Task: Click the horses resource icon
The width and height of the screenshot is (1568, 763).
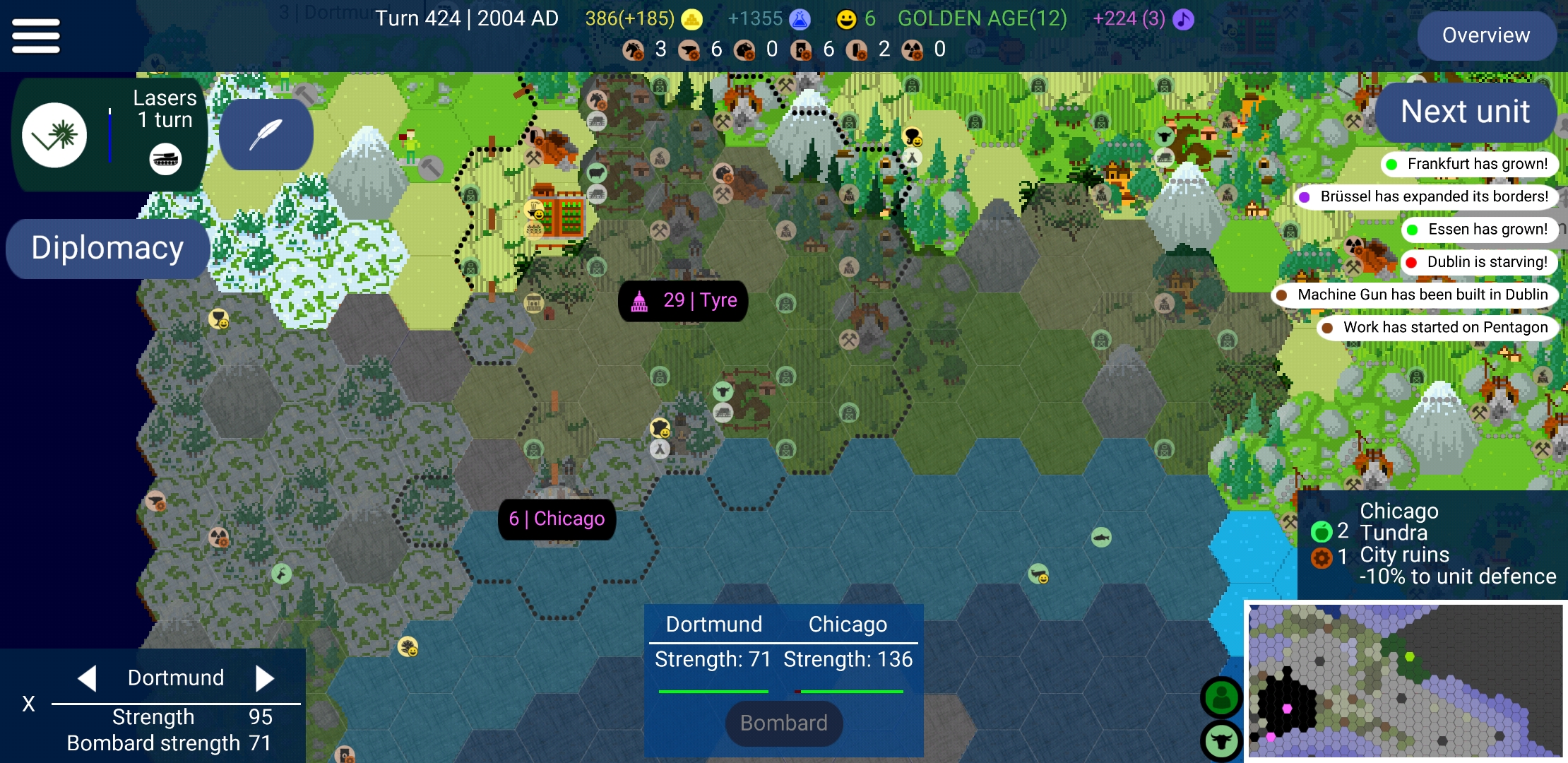Action: click(x=634, y=49)
